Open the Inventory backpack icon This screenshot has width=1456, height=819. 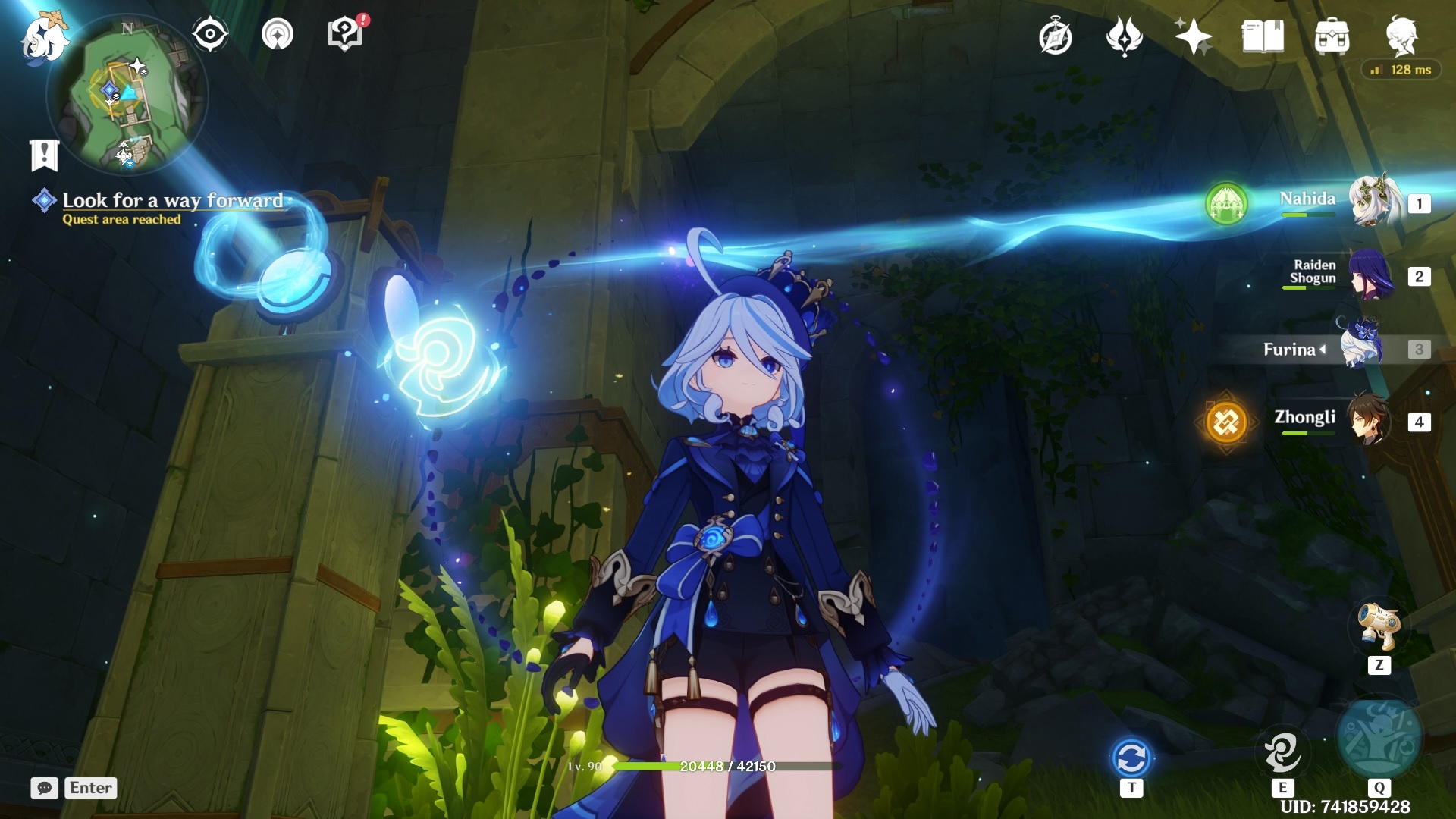(1332, 36)
